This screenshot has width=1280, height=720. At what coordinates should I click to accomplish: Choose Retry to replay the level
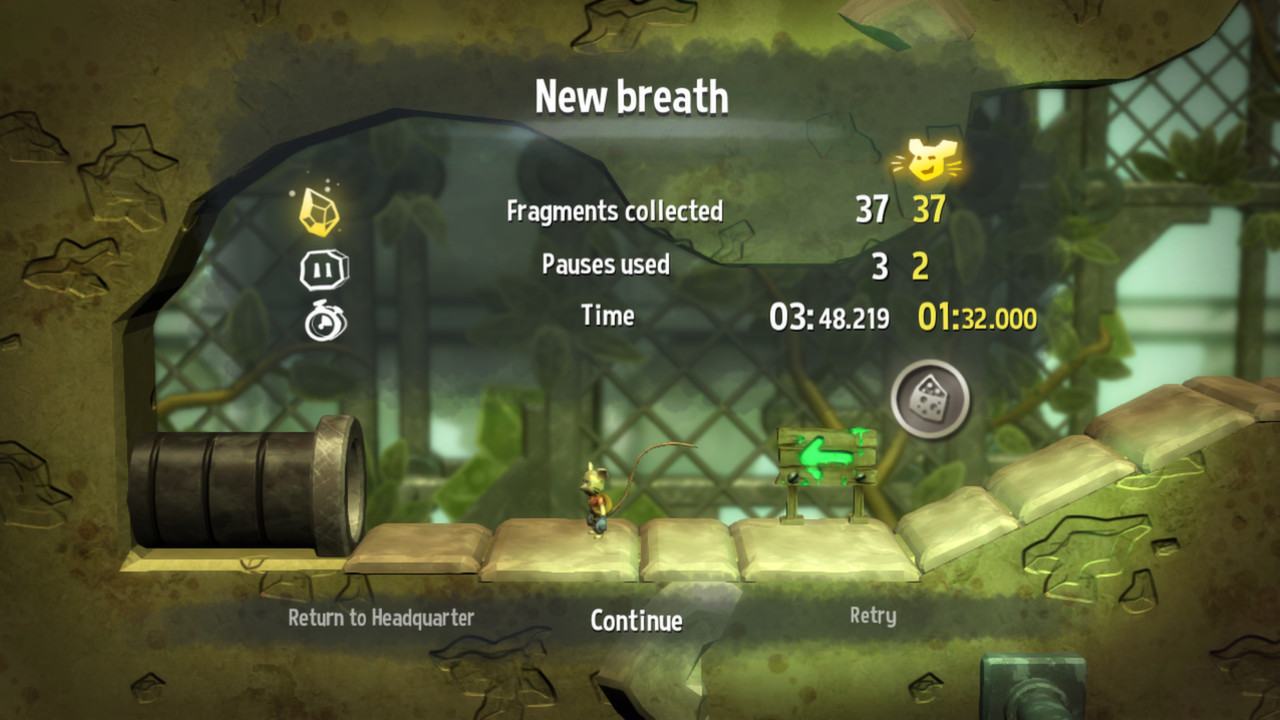[875, 618]
